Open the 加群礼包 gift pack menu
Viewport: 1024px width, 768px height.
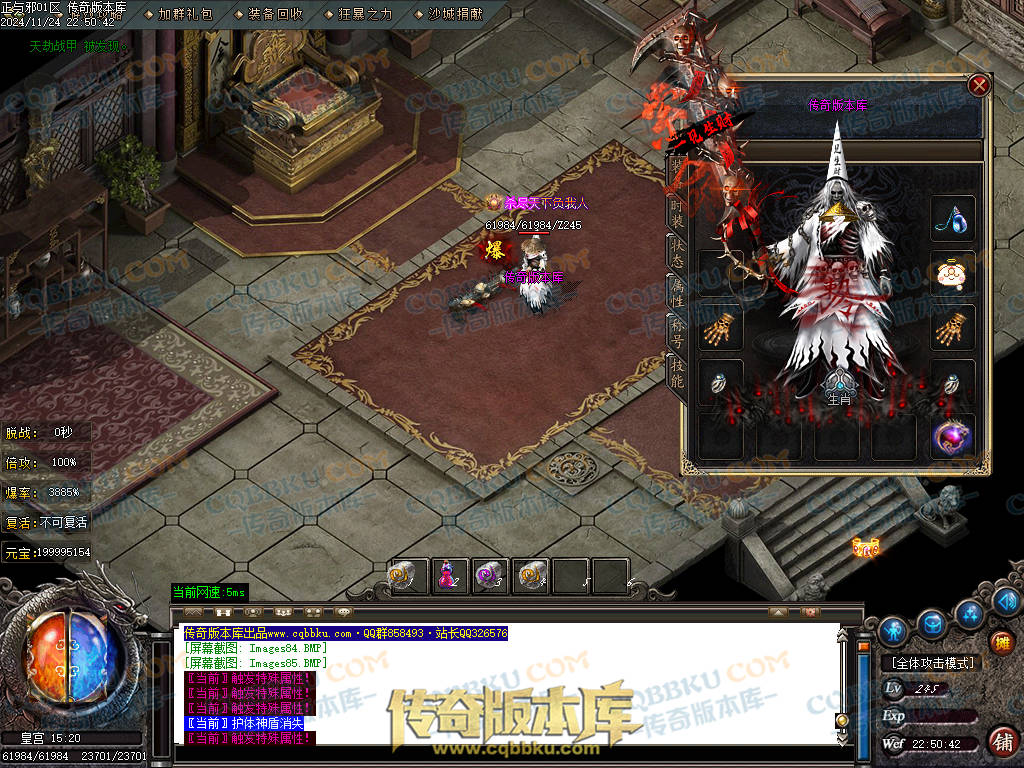(x=184, y=14)
